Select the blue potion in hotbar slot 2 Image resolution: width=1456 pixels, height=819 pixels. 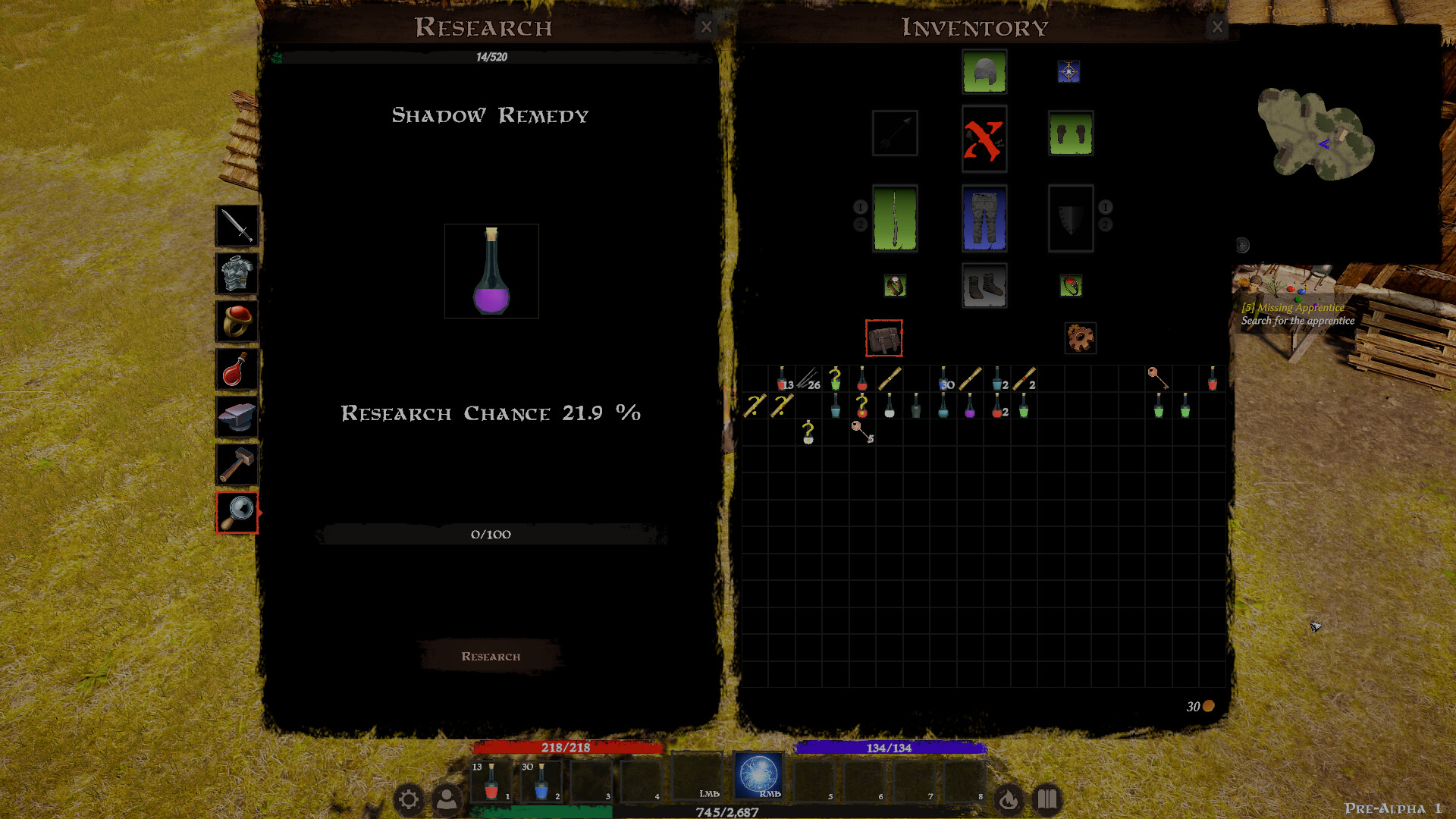[540, 781]
